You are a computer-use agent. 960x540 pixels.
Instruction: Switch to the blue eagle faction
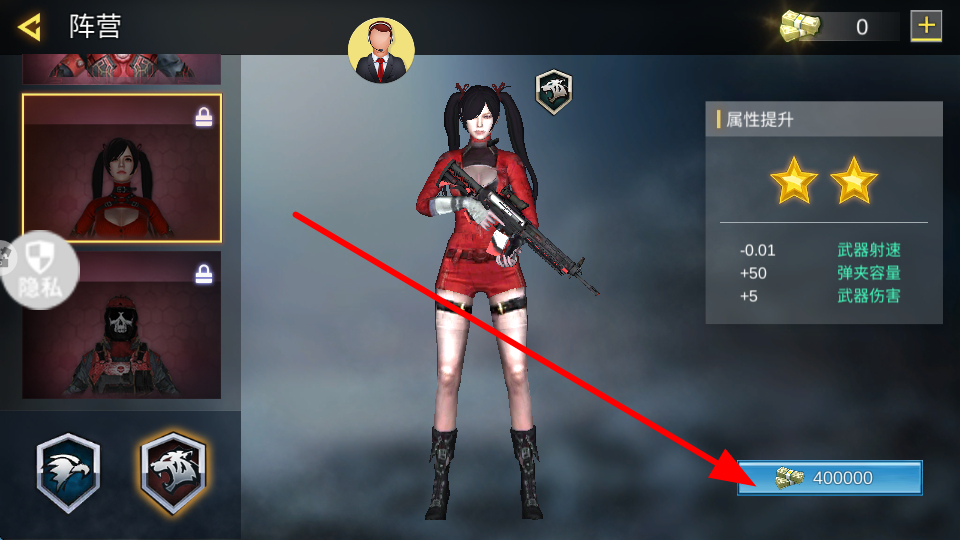68,473
